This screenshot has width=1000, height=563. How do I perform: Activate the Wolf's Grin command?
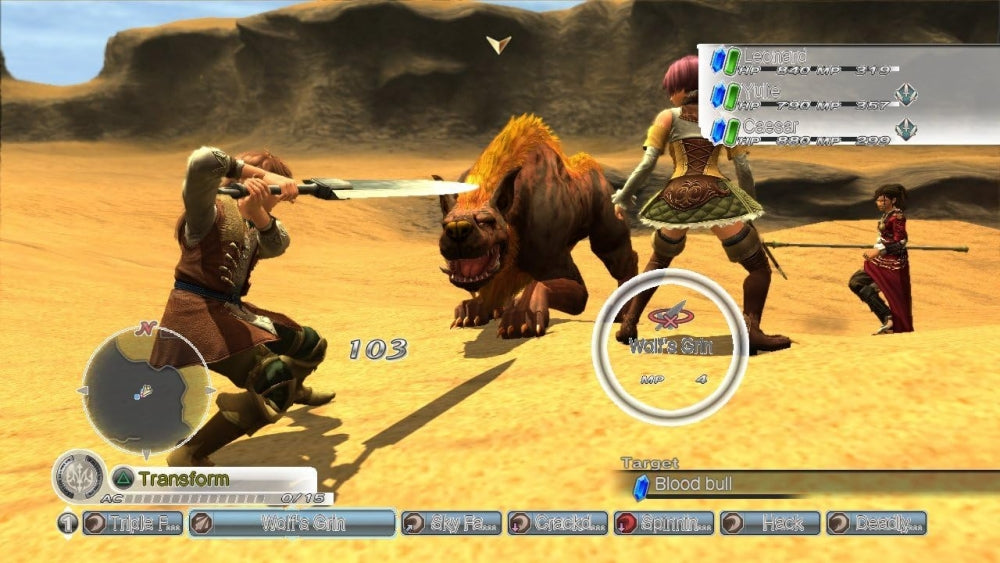pyautogui.click(x=291, y=523)
